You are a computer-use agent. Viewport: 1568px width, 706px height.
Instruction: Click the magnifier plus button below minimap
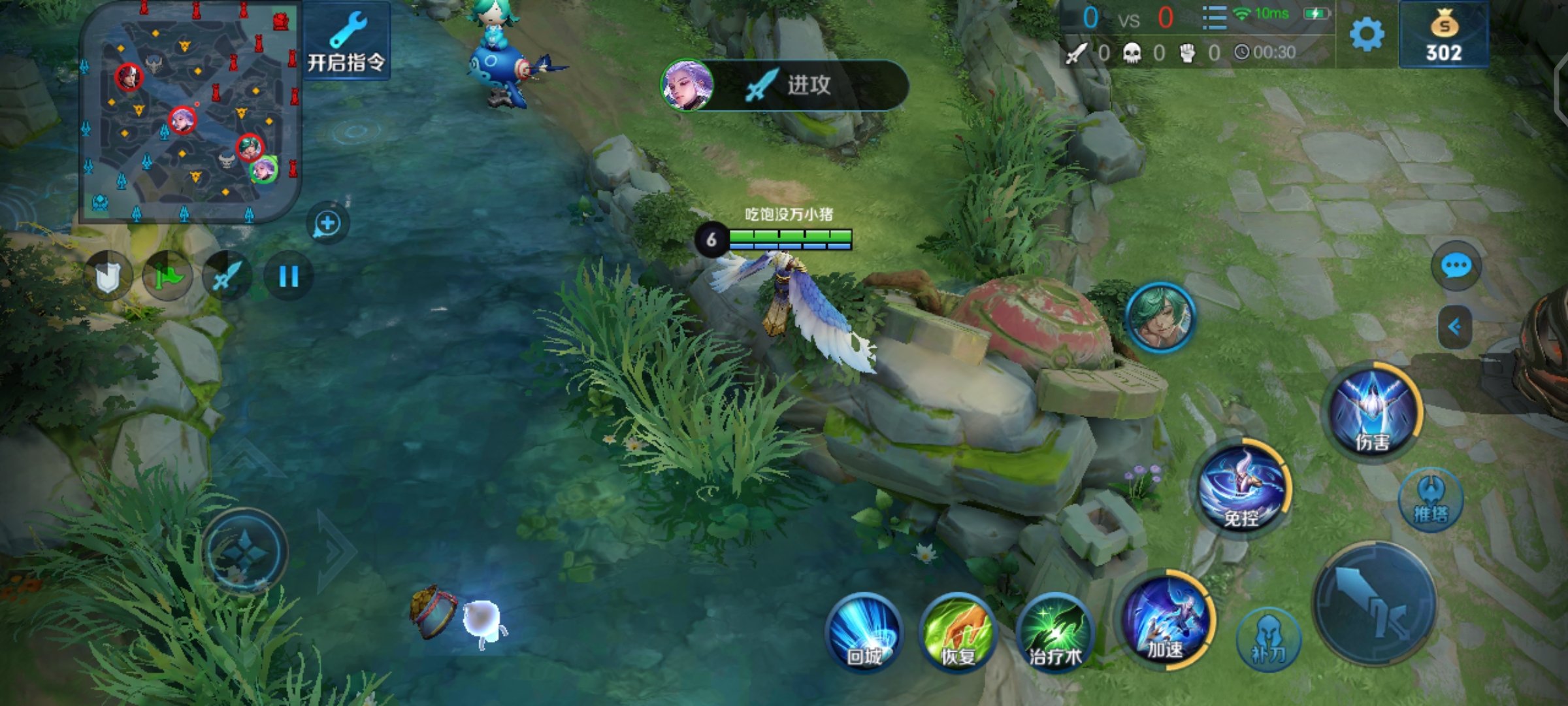click(327, 224)
